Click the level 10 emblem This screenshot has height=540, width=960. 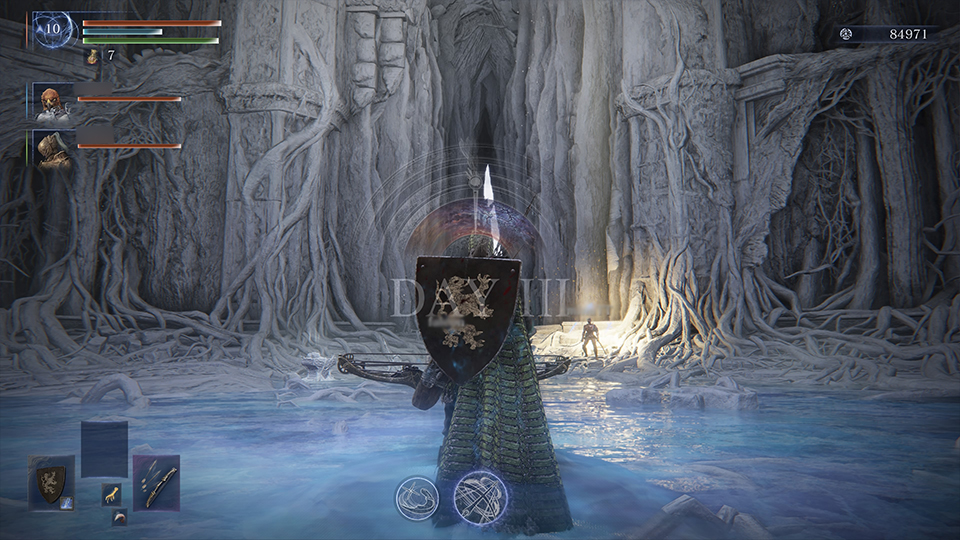pos(51,29)
